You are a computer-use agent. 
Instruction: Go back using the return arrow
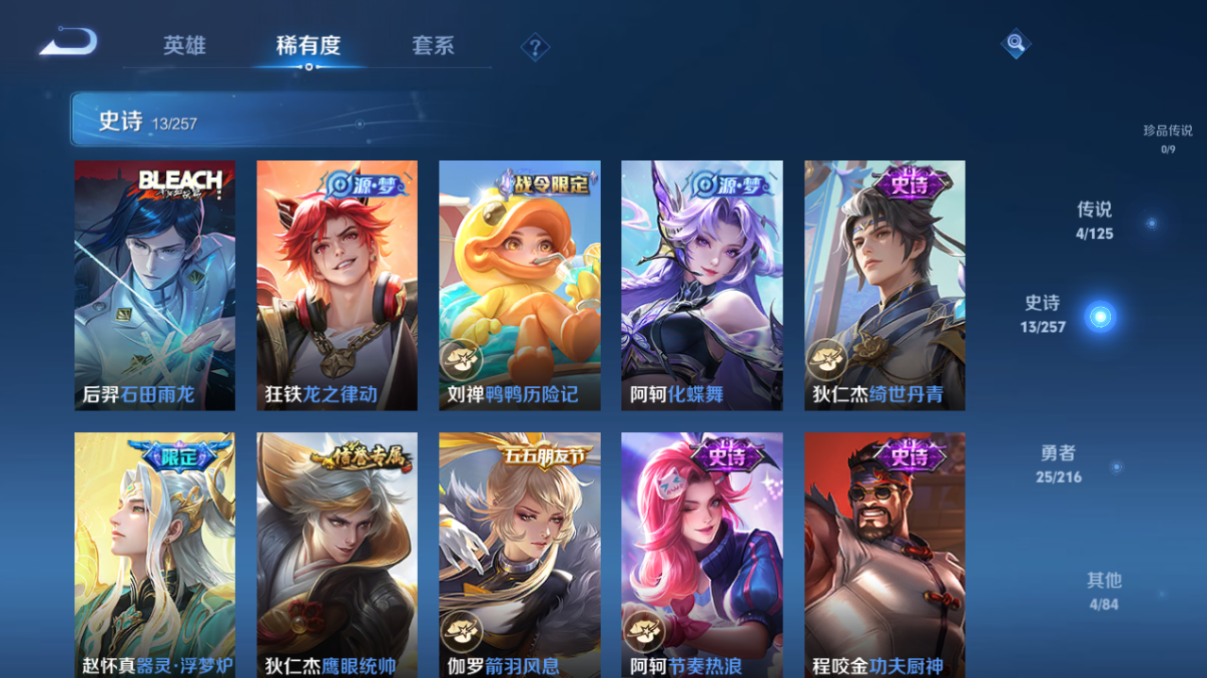pyautogui.click(x=68, y=43)
